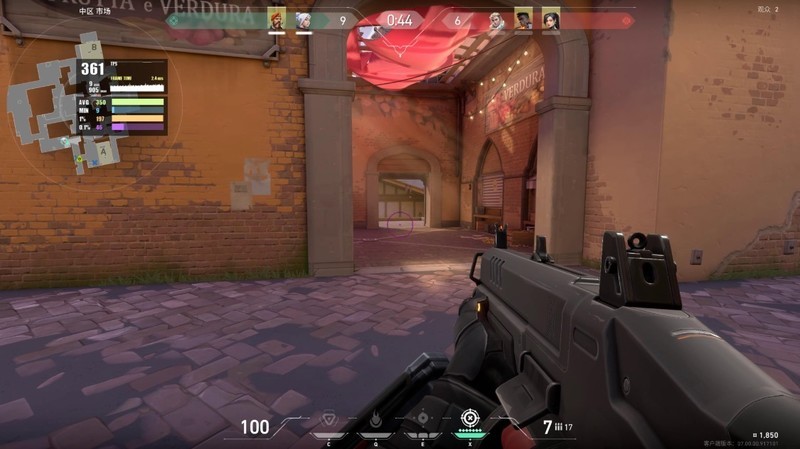Viewport: 800px width, 449px height.
Task: Select the white-haired agent portrait on the left team
Action: tap(303, 19)
